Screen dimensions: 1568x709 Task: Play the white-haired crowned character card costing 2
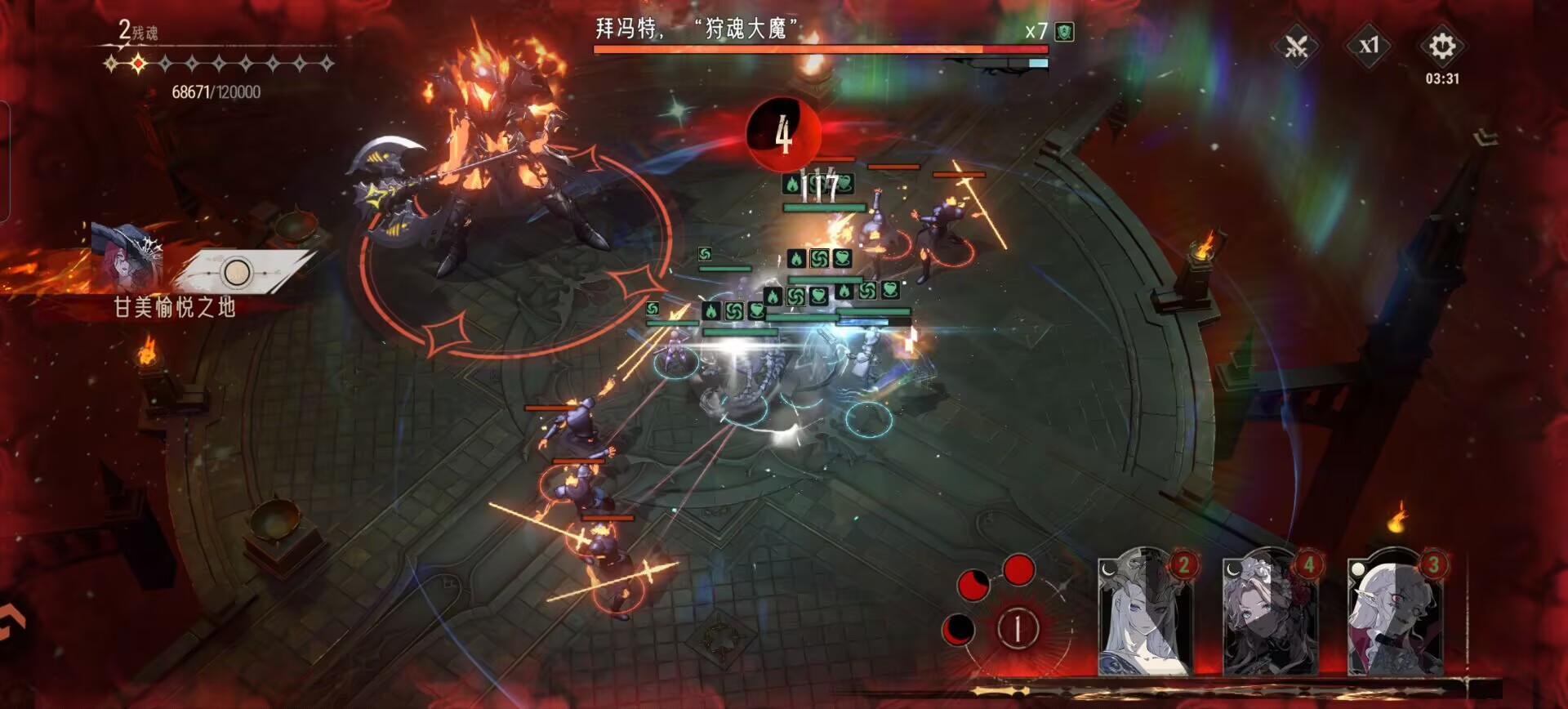pyautogui.click(x=1144, y=614)
